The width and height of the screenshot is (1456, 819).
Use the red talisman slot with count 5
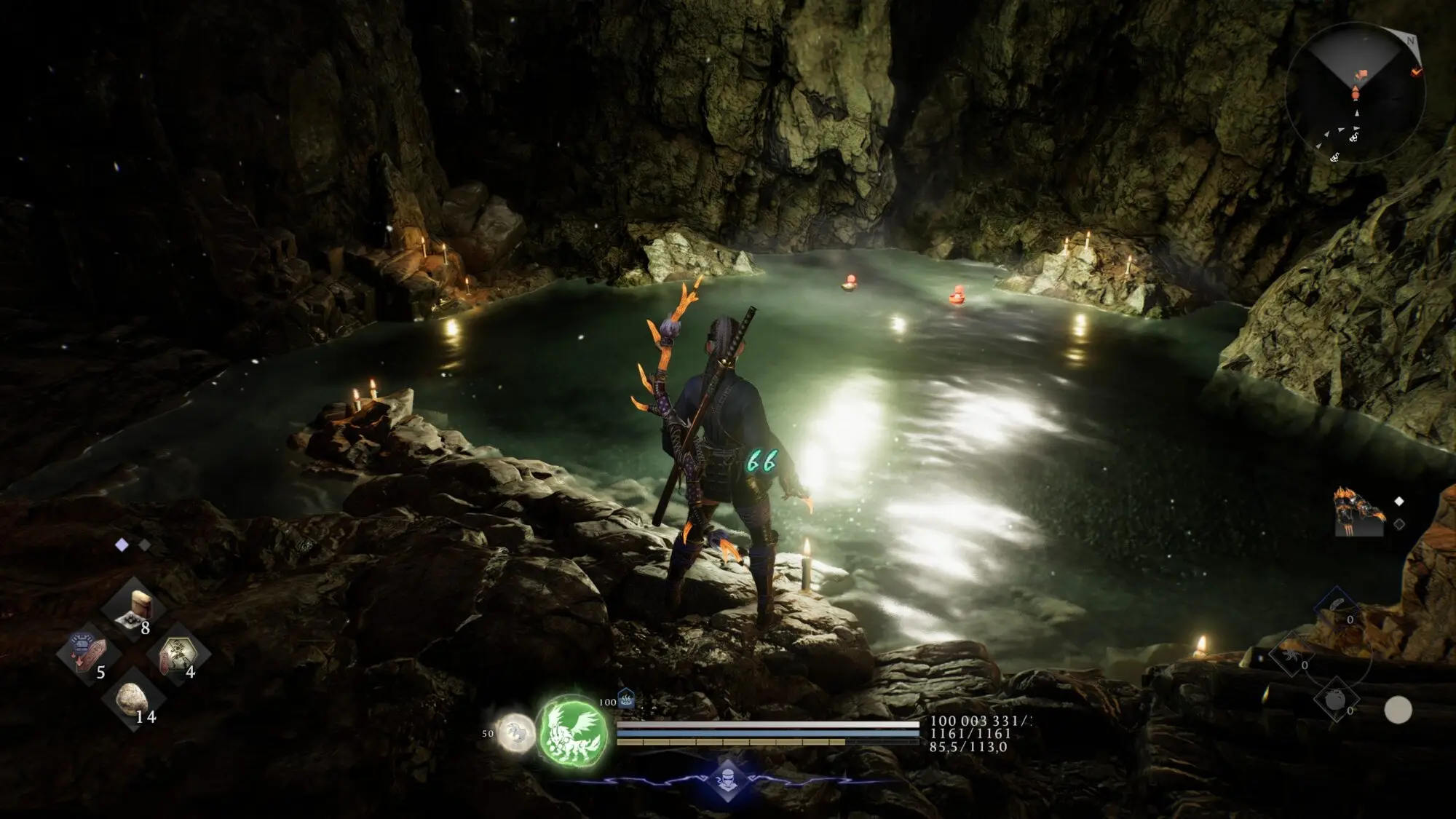[x=89, y=653]
